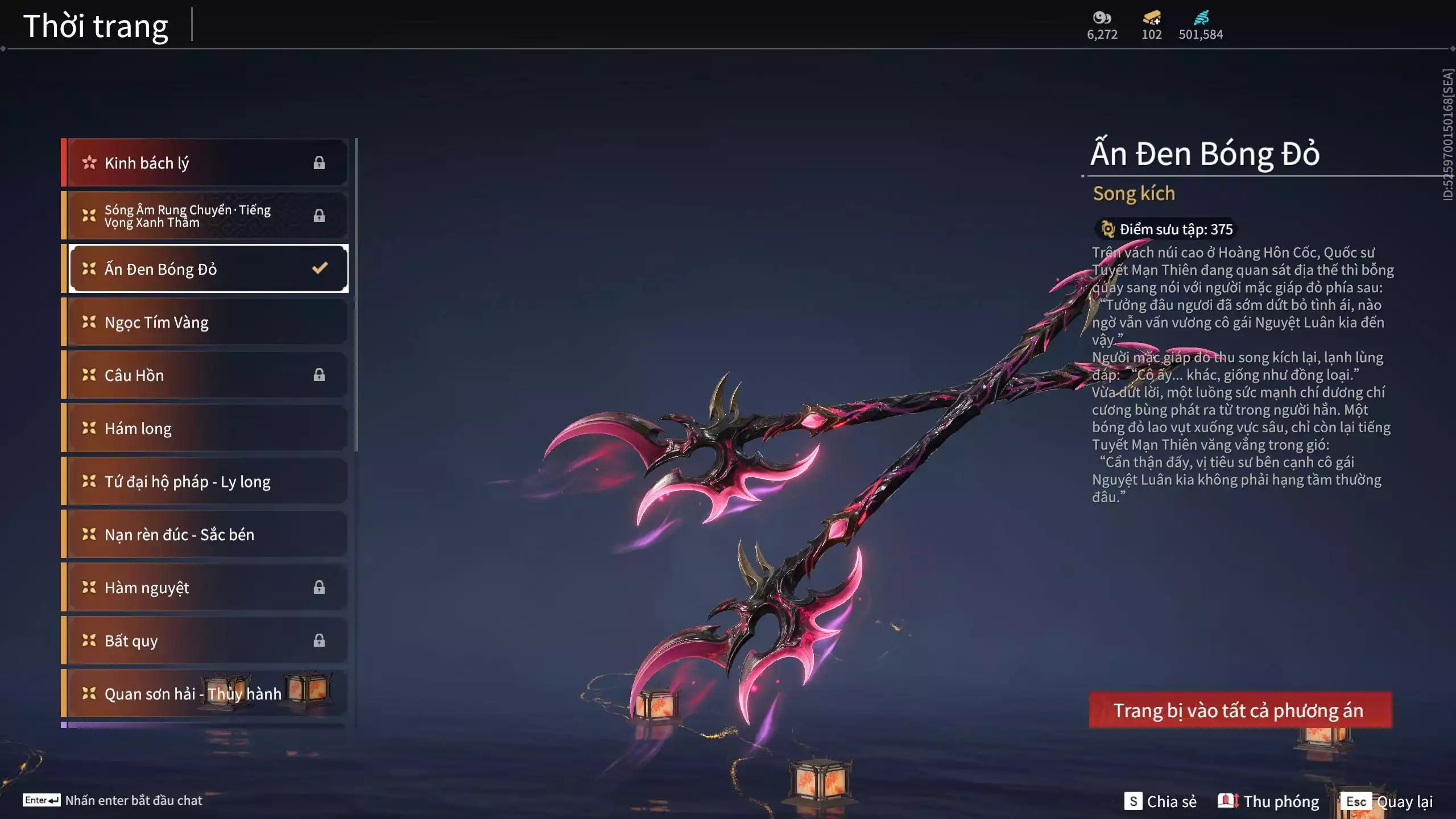
Task: Toggle zoom with Thu phóng
Action: 1268,801
